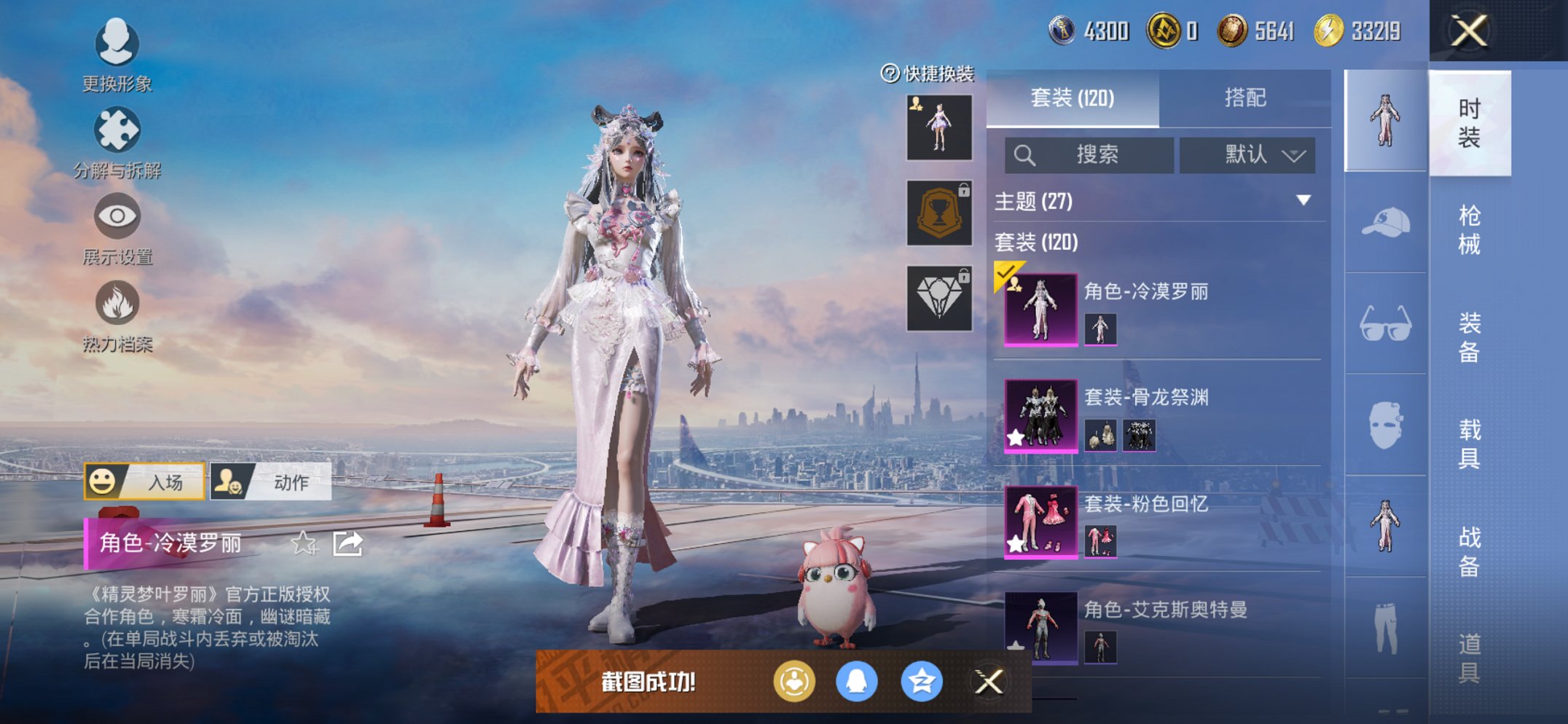Viewport: 1568px width, 724px height.
Task: Open the 默认 sort dropdown
Action: coord(1247,154)
